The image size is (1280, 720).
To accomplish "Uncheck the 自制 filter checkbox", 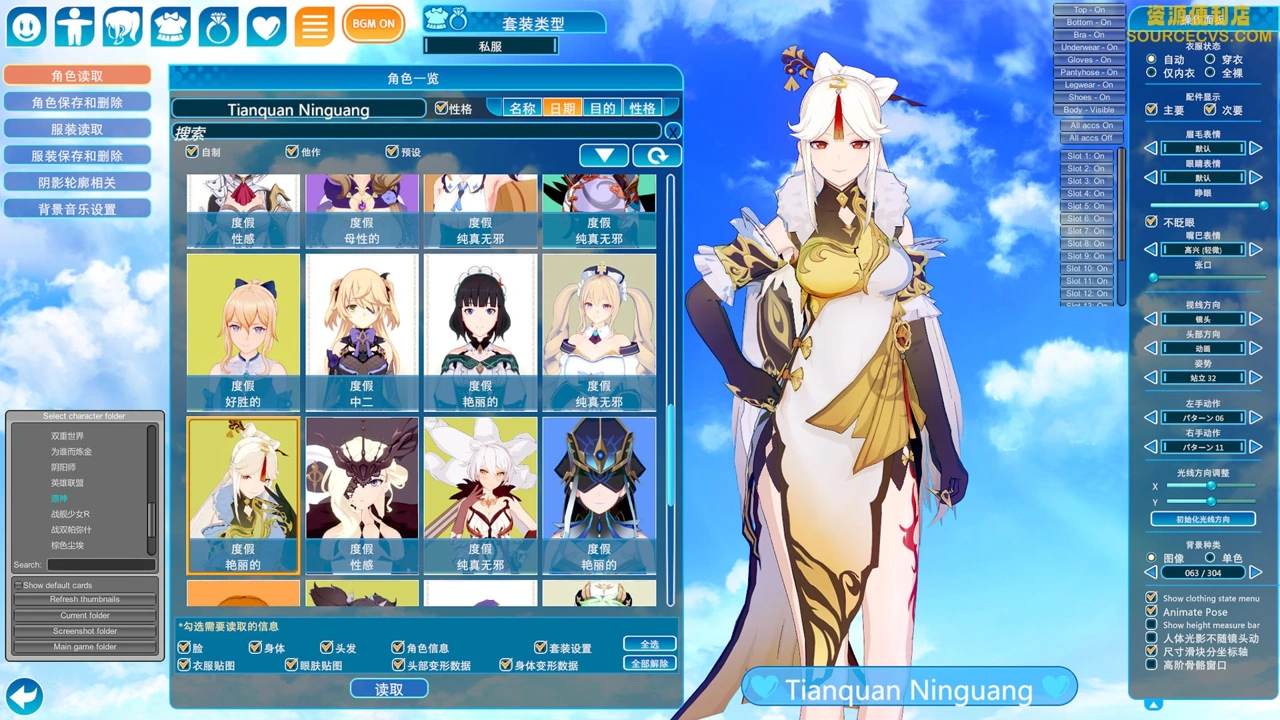I will [193, 152].
